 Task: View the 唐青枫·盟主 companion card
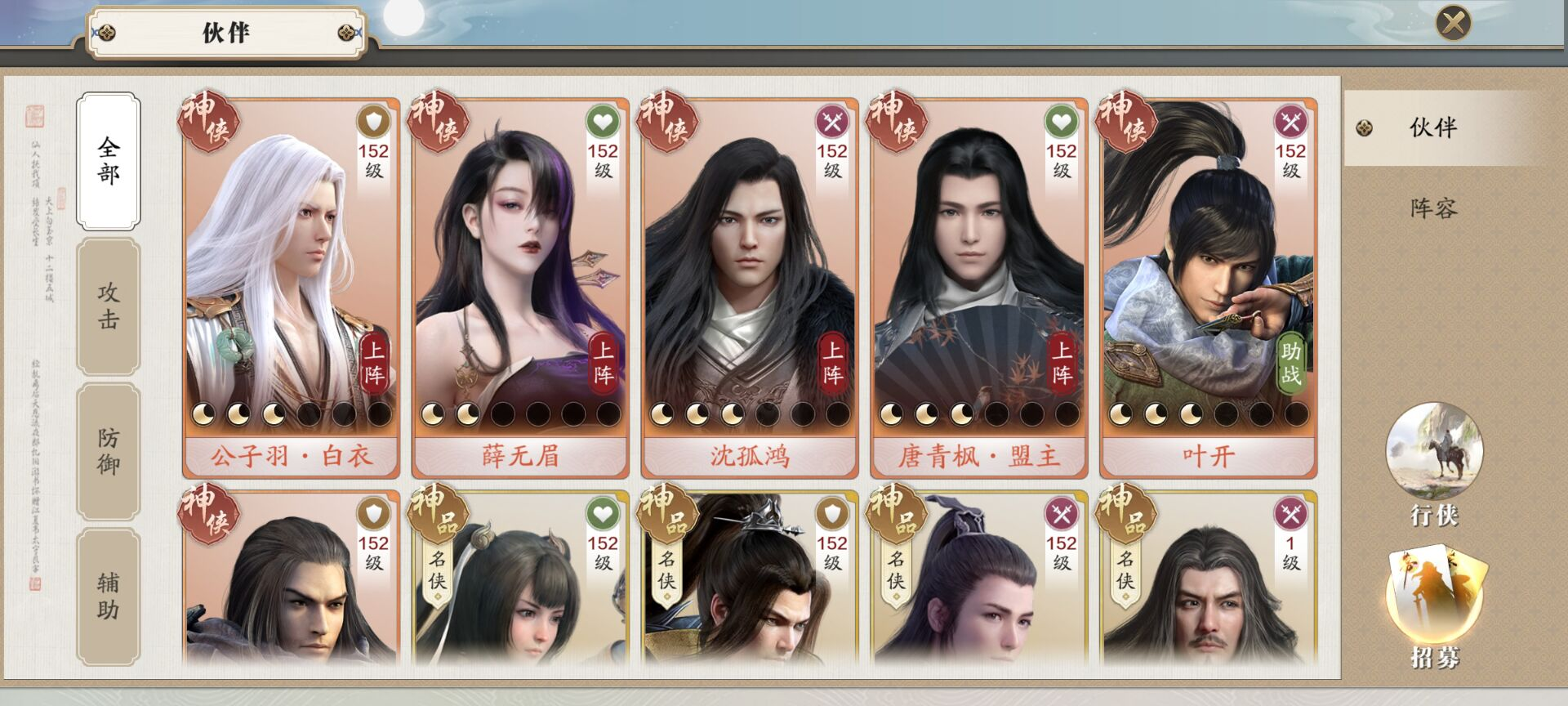(979, 288)
